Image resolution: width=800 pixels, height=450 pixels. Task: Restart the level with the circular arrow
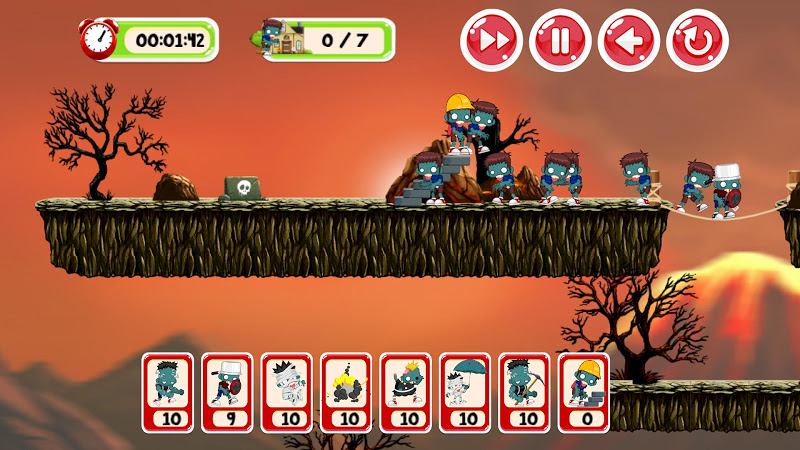697,40
